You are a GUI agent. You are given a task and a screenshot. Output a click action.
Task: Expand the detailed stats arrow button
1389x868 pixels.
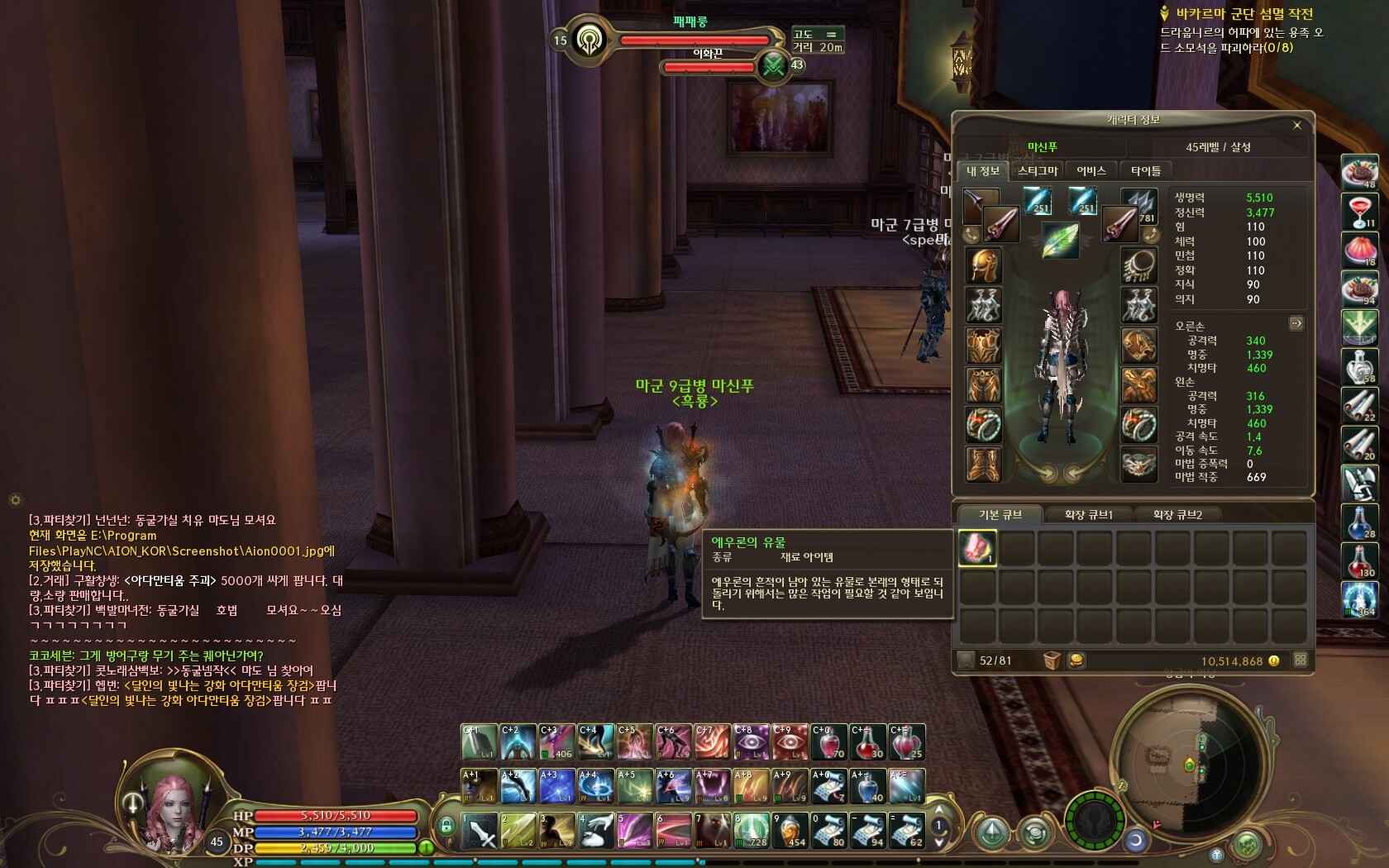pyautogui.click(x=1296, y=324)
